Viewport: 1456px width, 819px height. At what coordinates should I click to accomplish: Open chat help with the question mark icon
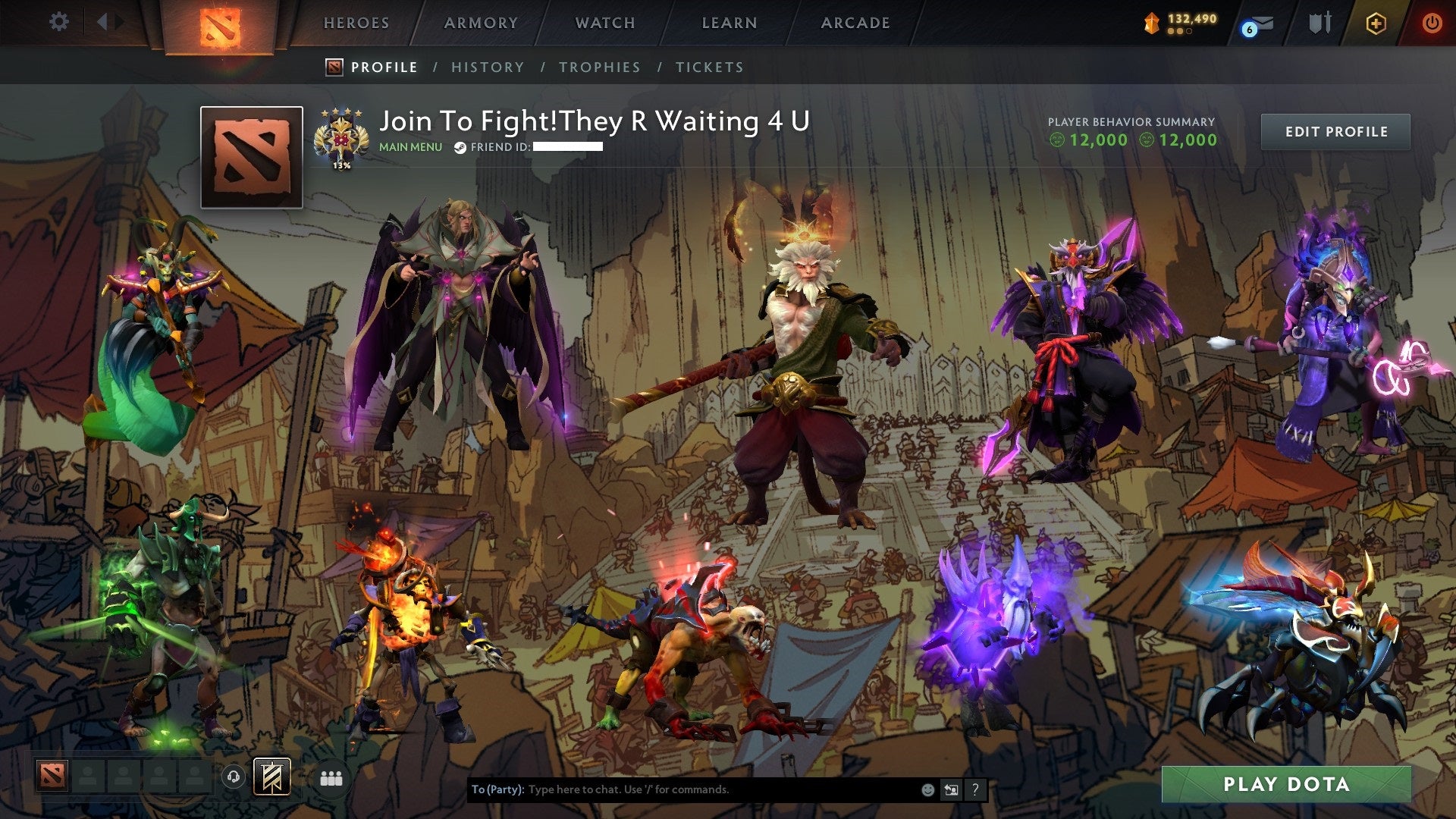974,789
